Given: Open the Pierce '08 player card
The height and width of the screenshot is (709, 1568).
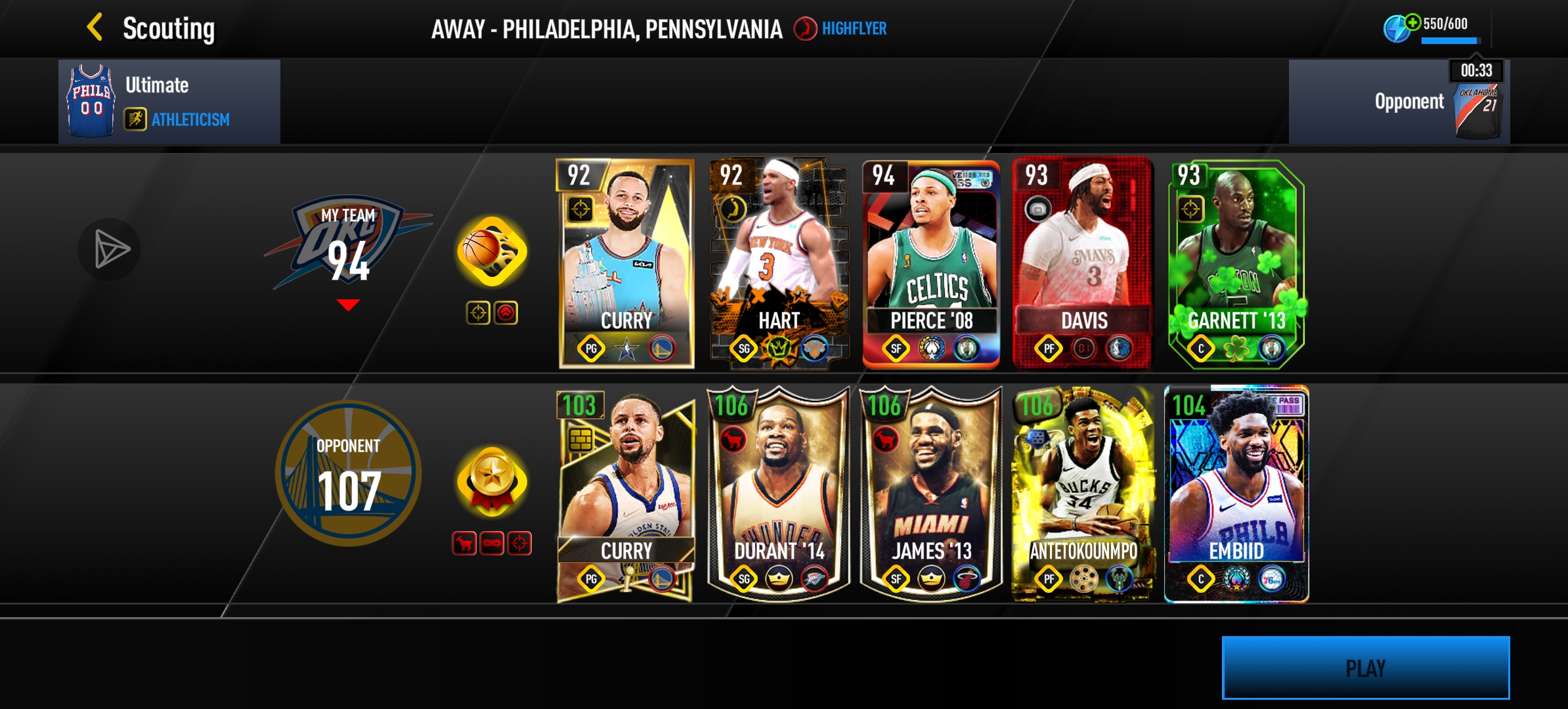Looking at the screenshot, I should click(931, 263).
